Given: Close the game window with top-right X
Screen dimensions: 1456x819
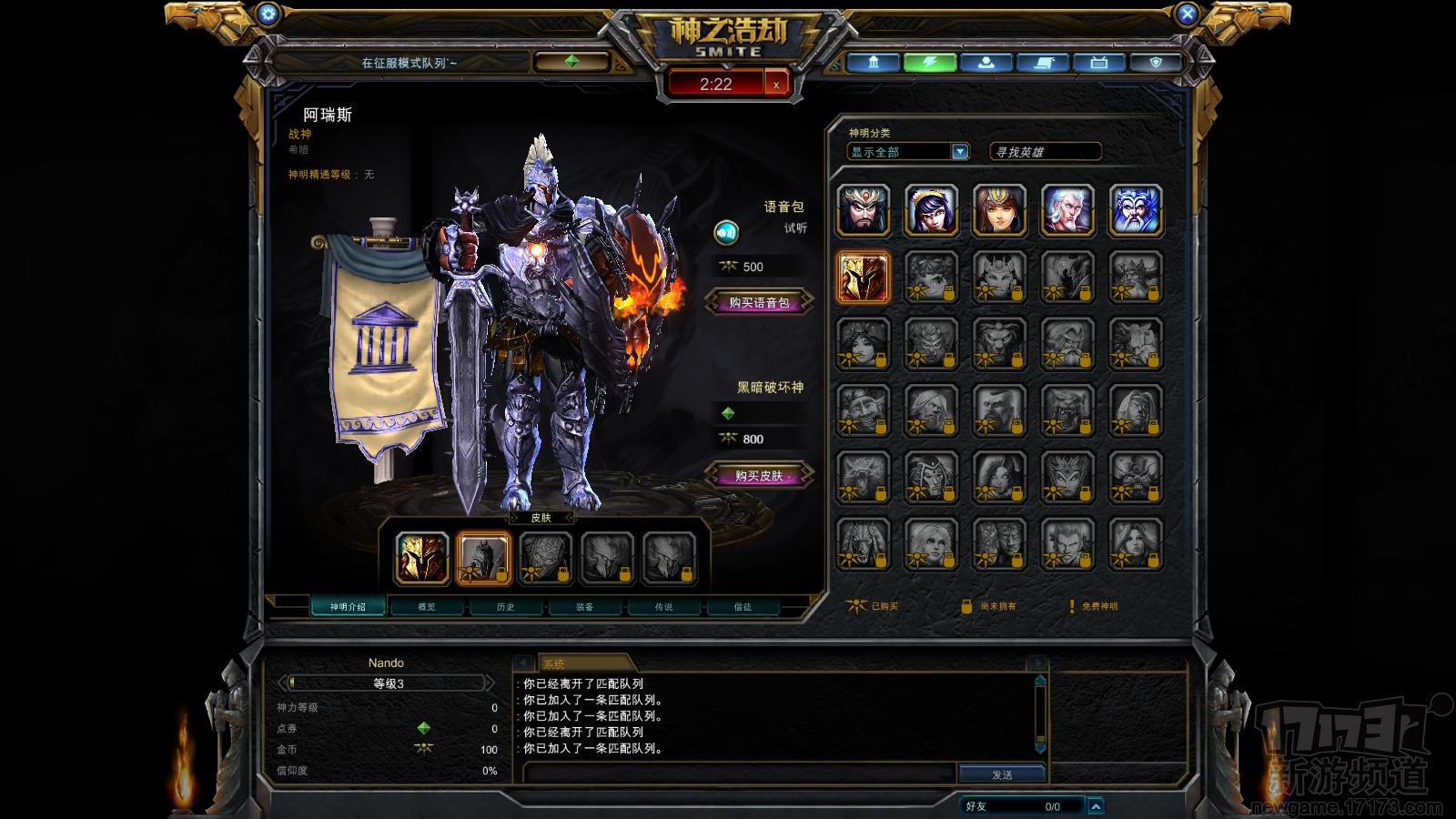Looking at the screenshot, I should [1187, 14].
